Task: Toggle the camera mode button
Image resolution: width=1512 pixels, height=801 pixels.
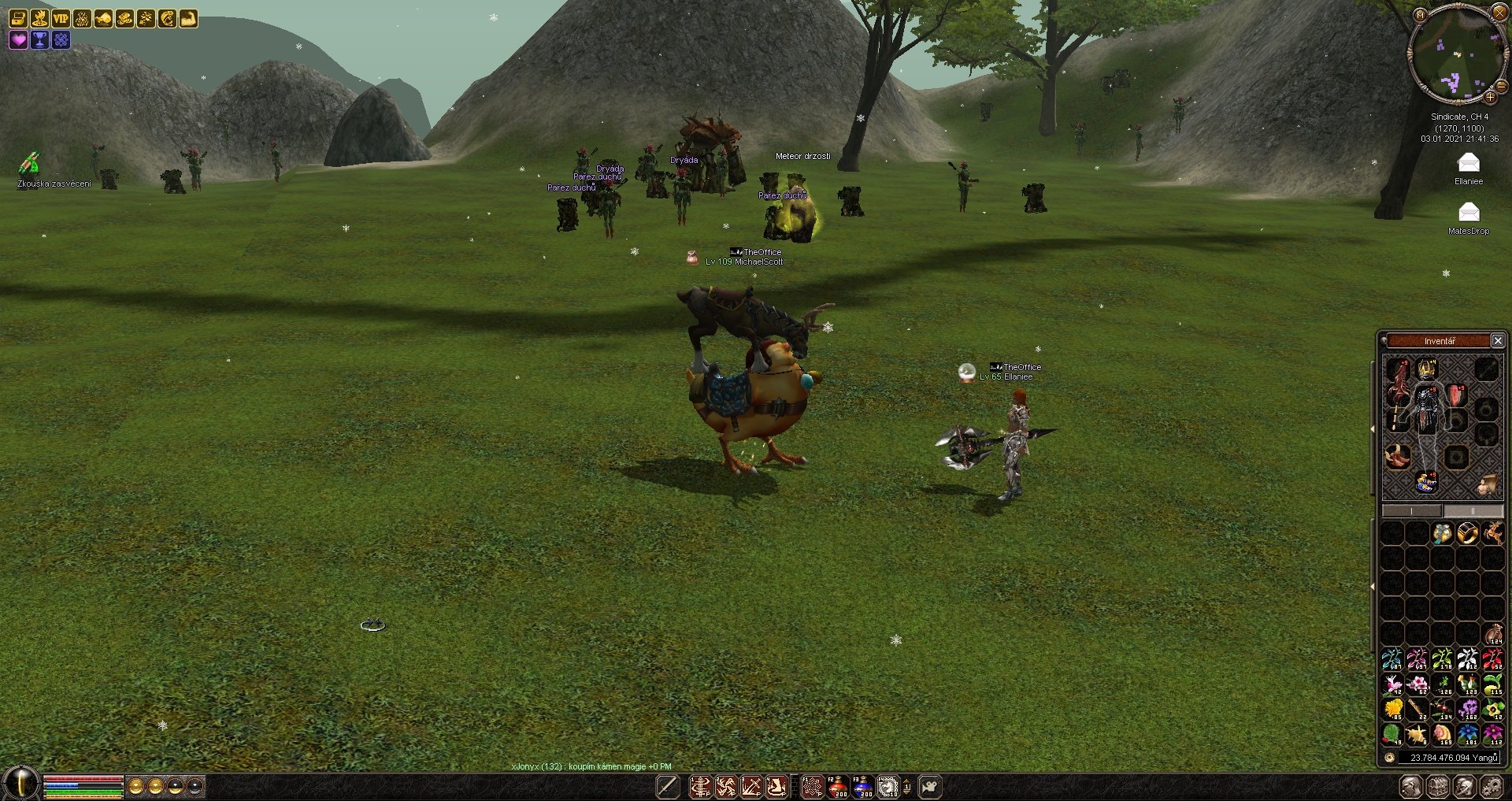Action: point(929,786)
